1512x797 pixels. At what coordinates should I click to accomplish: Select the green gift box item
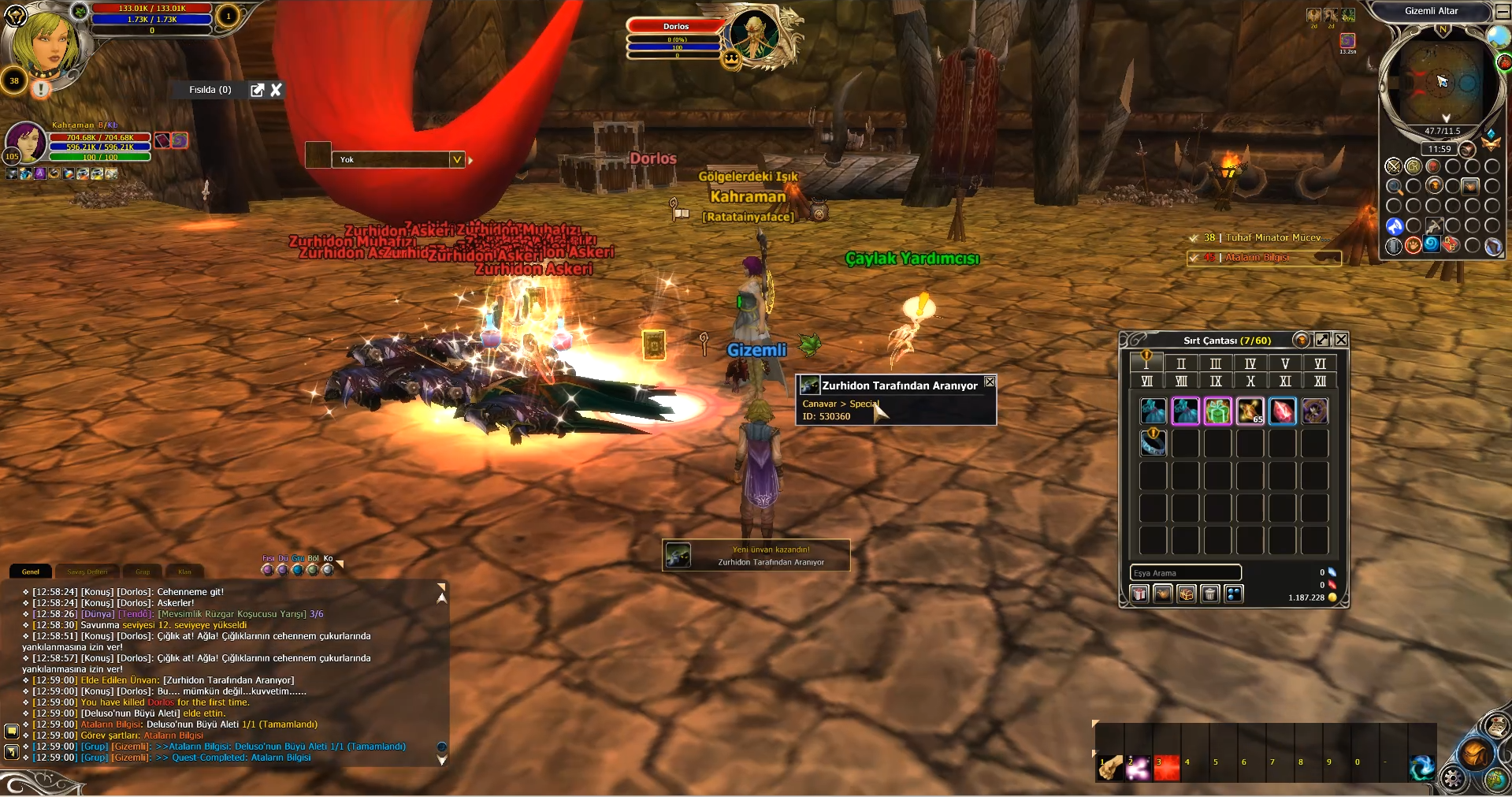click(1217, 411)
